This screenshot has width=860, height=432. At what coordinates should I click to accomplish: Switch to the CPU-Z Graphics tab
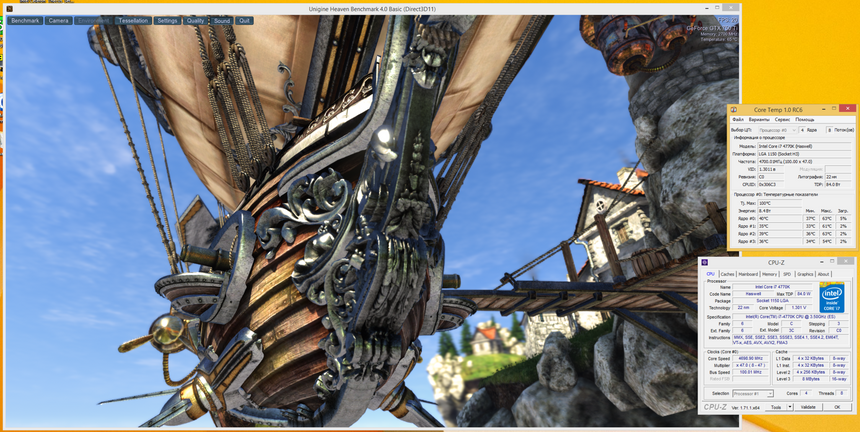point(805,274)
